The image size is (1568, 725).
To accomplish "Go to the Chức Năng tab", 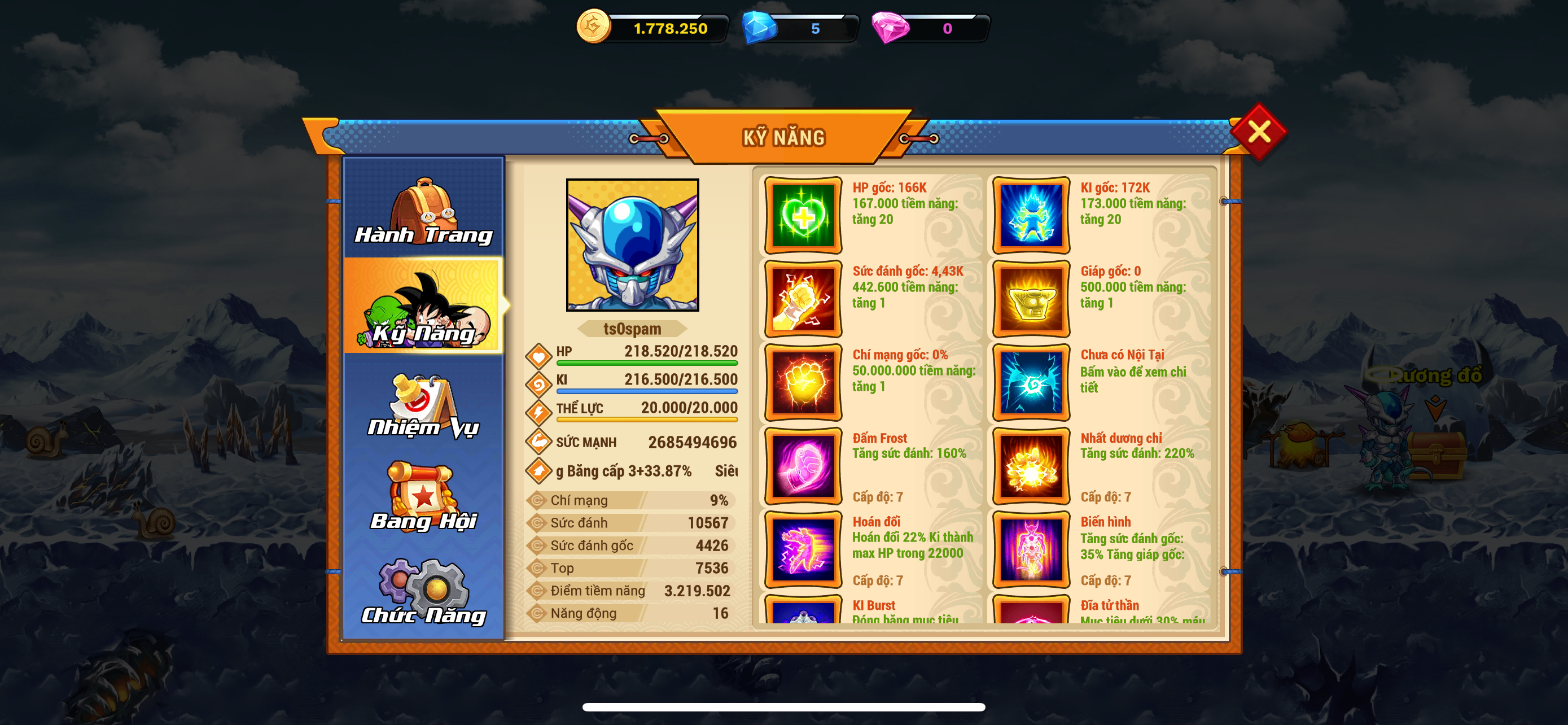I will pyautogui.click(x=424, y=592).
